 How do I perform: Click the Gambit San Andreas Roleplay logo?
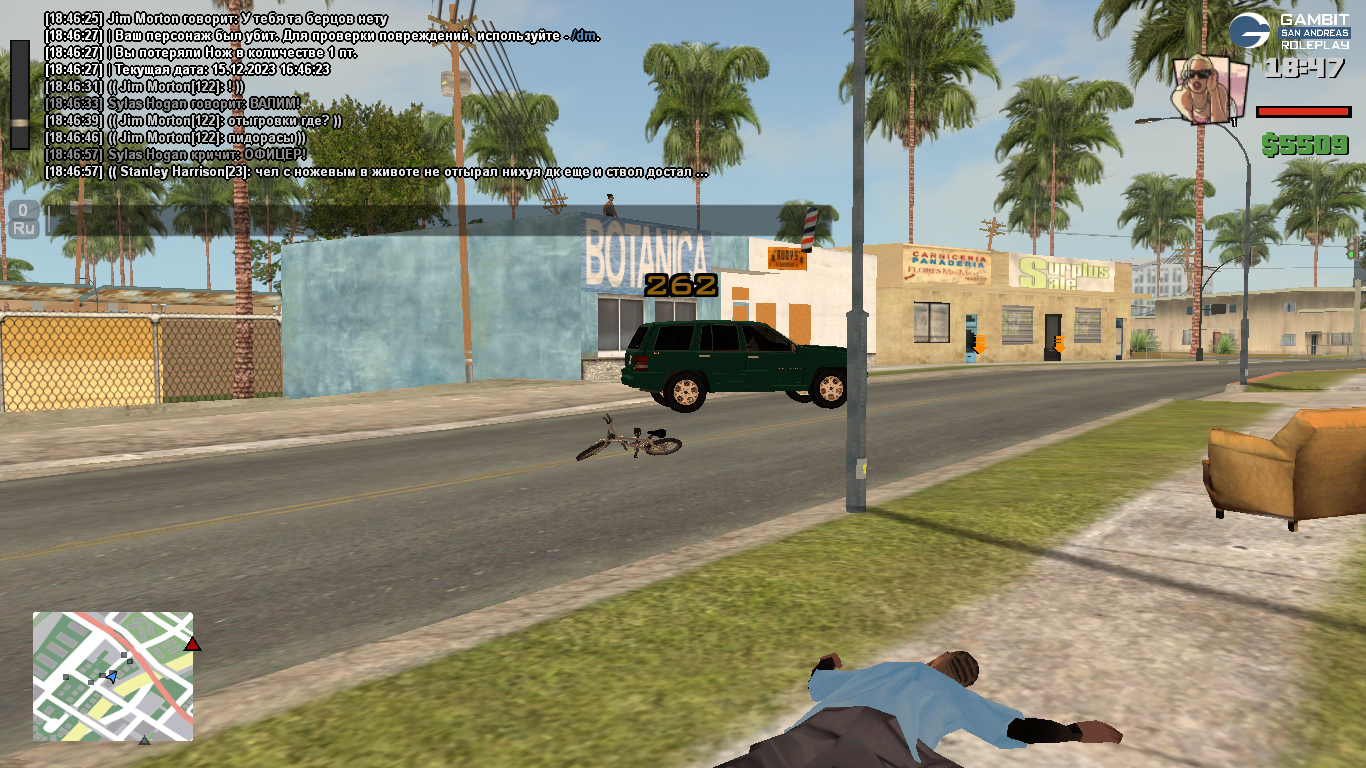coord(1289,33)
